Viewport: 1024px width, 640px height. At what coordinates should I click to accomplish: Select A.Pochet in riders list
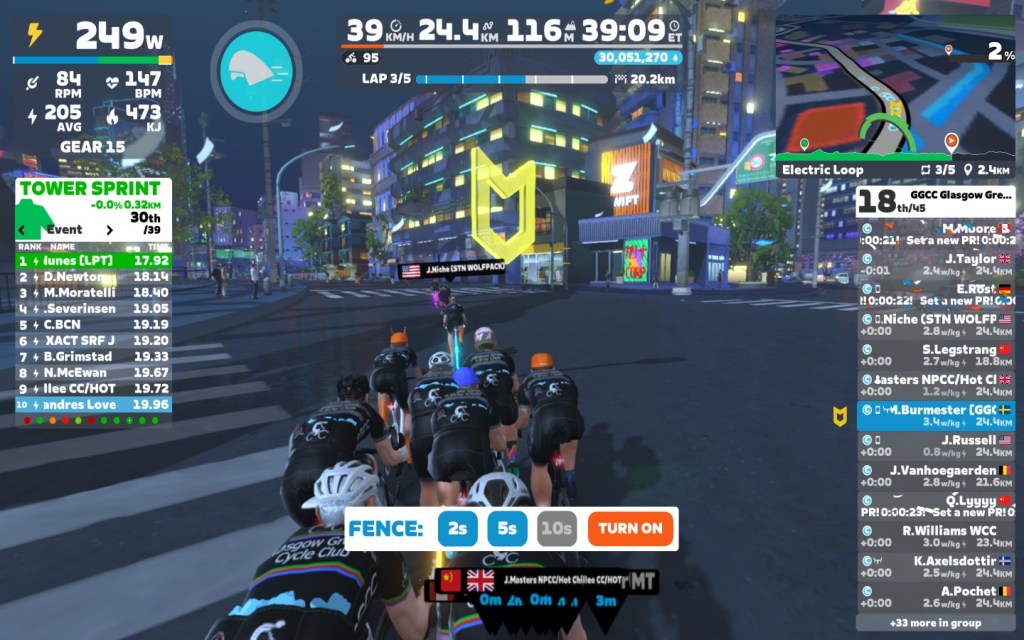tap(936, 597)
